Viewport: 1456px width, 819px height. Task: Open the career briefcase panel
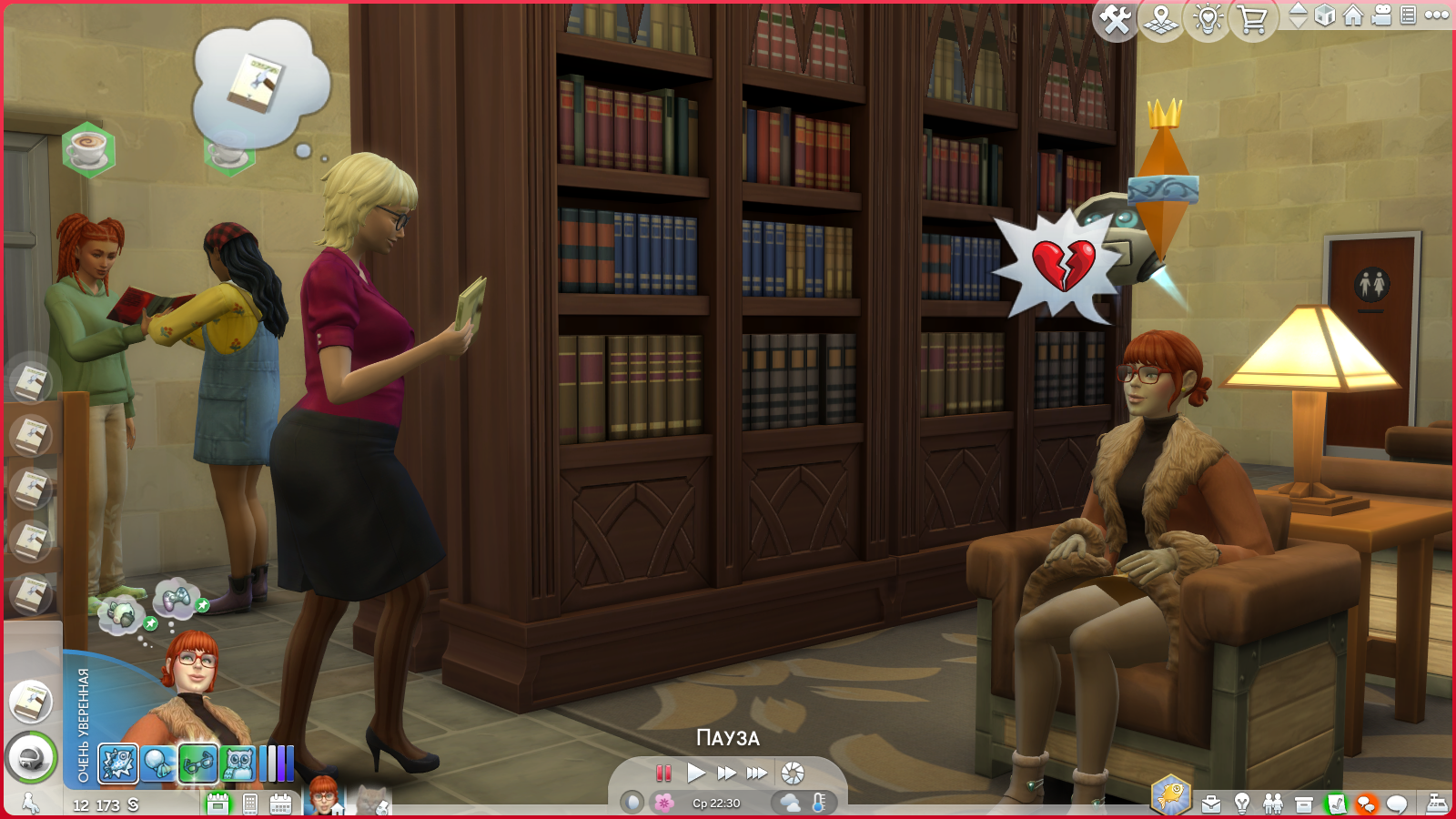1211,804
